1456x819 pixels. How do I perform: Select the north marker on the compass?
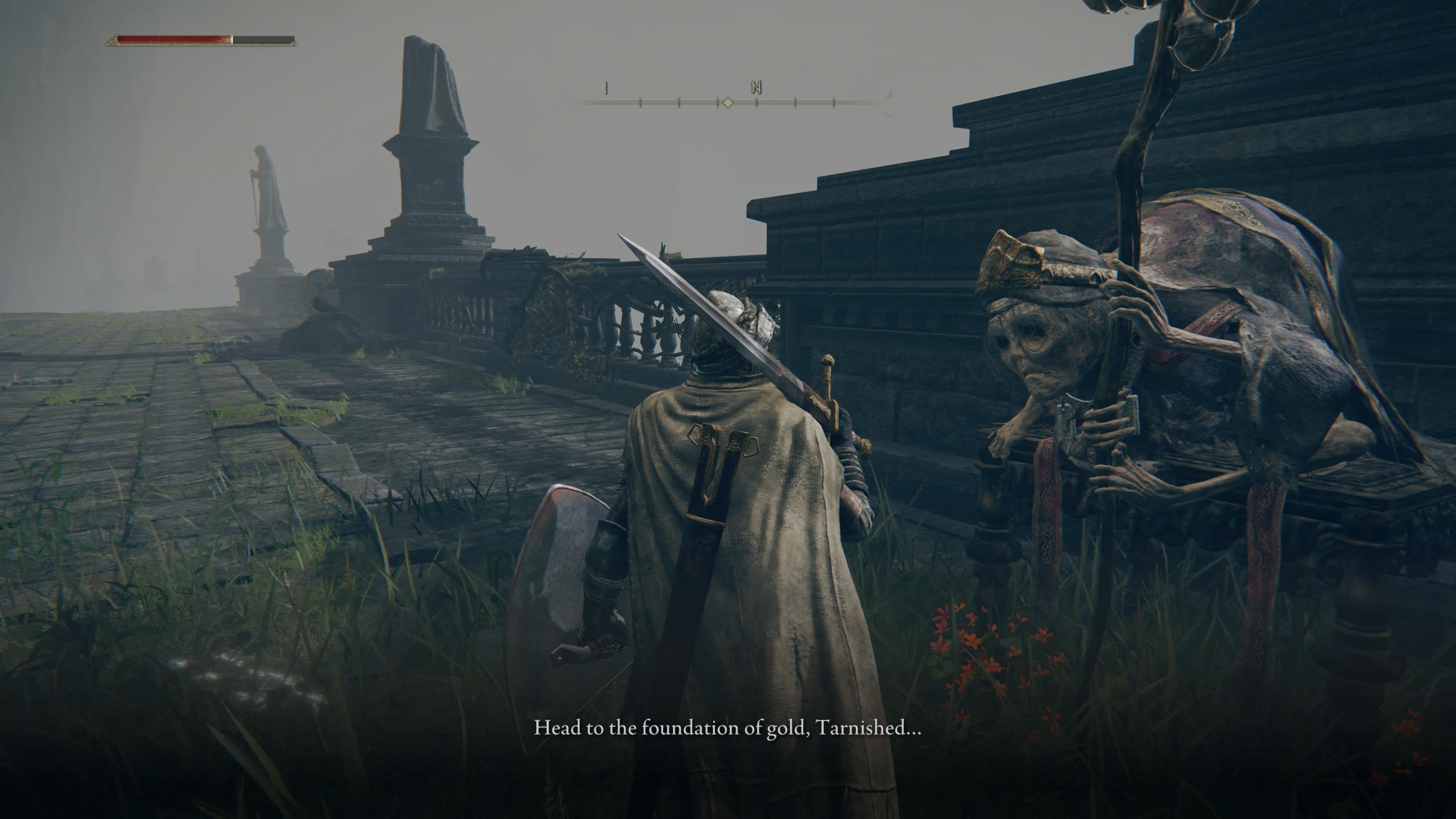(757, 87)
